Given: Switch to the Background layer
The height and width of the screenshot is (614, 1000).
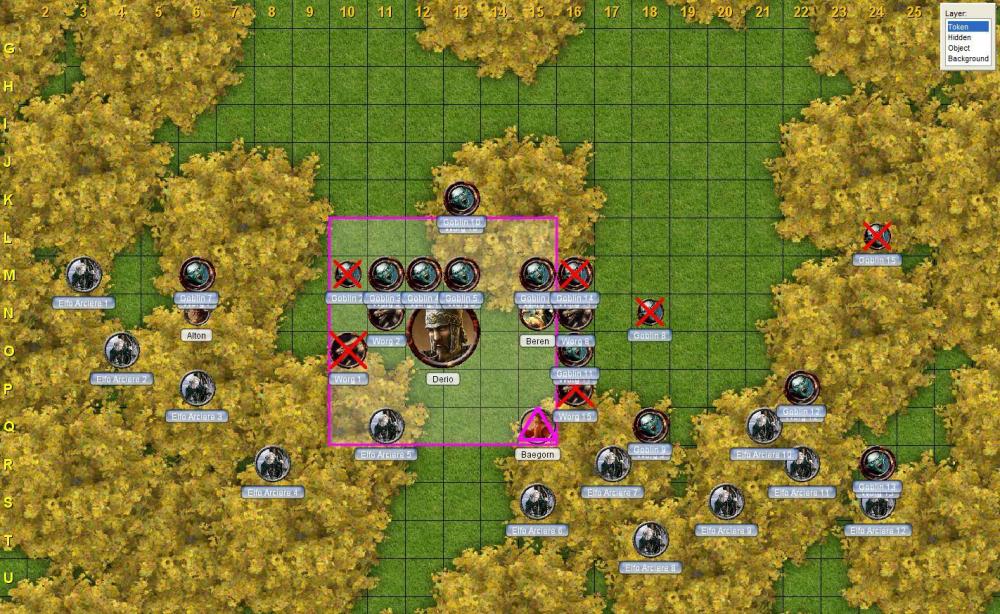Looking at the screenshot, I should (968, 59).
